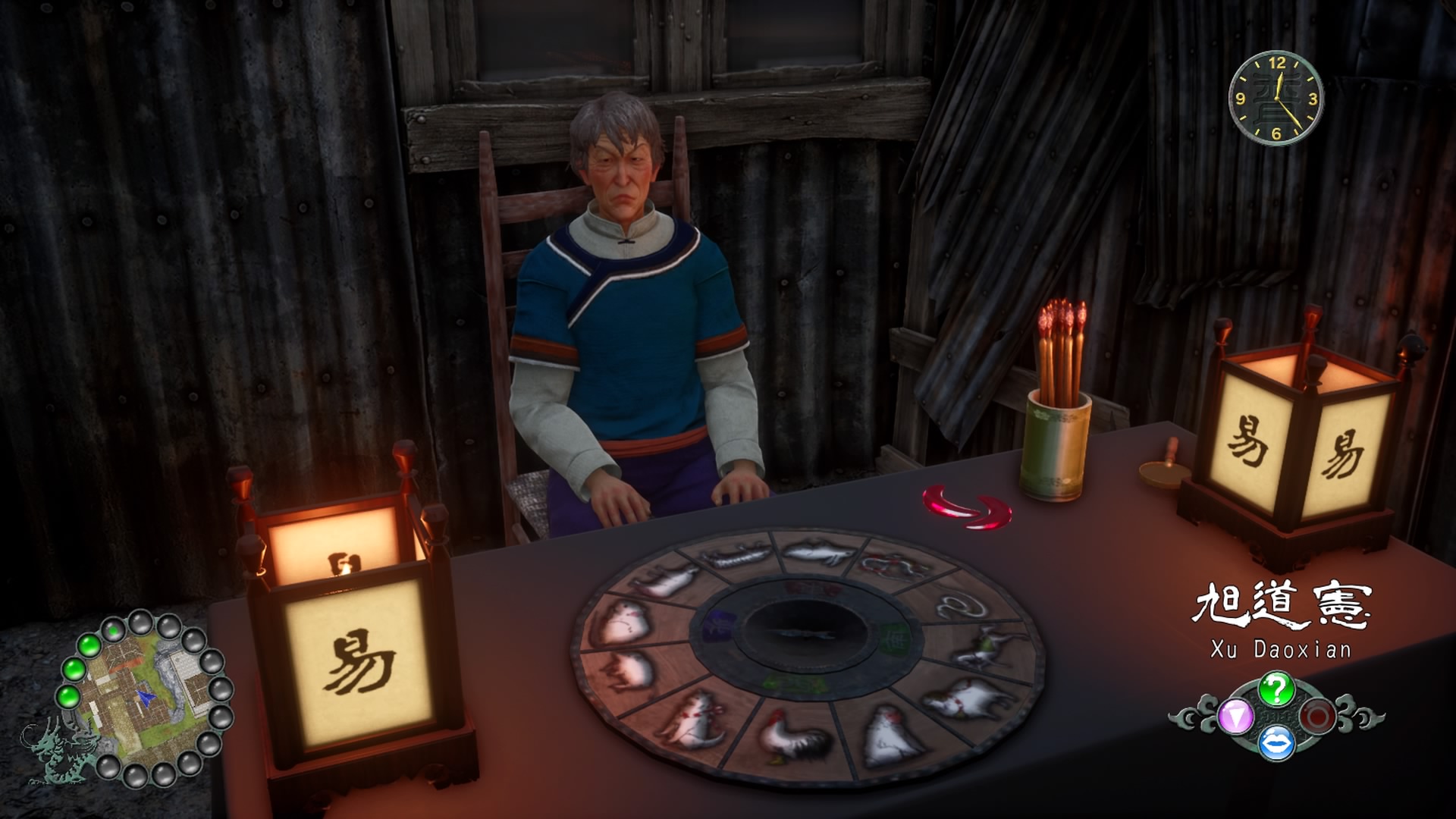Choose the blue lips talk action
Screen dimensions: 1456x819
point(1276,742)
